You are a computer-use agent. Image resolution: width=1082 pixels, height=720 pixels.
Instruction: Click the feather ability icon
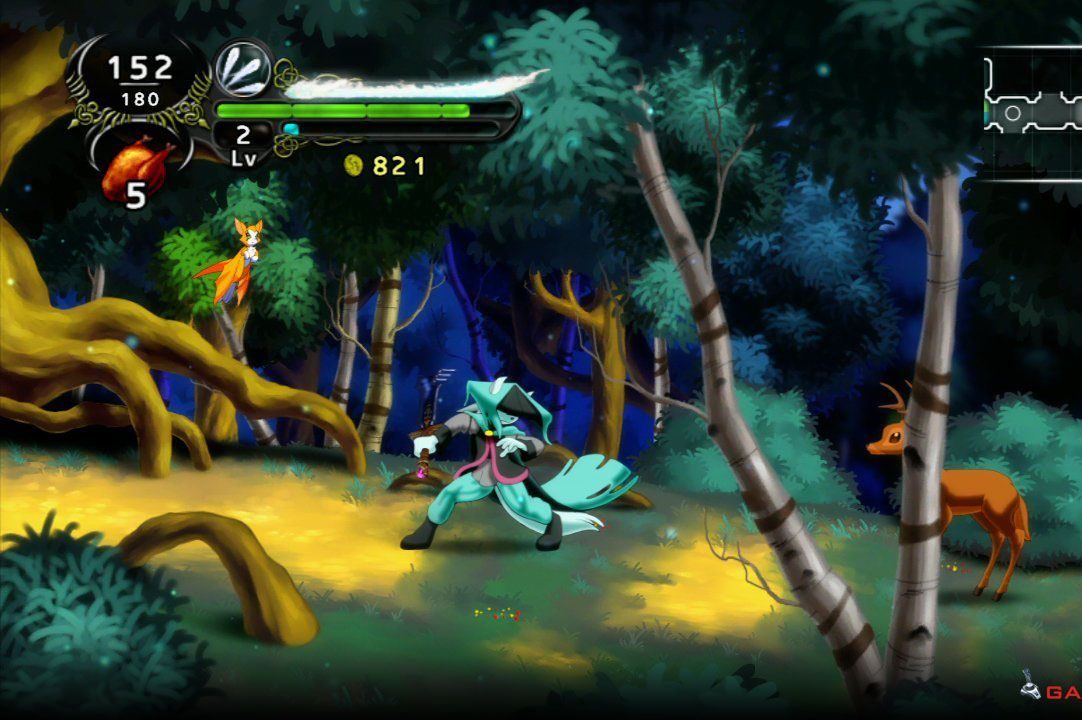coord(242,68)
